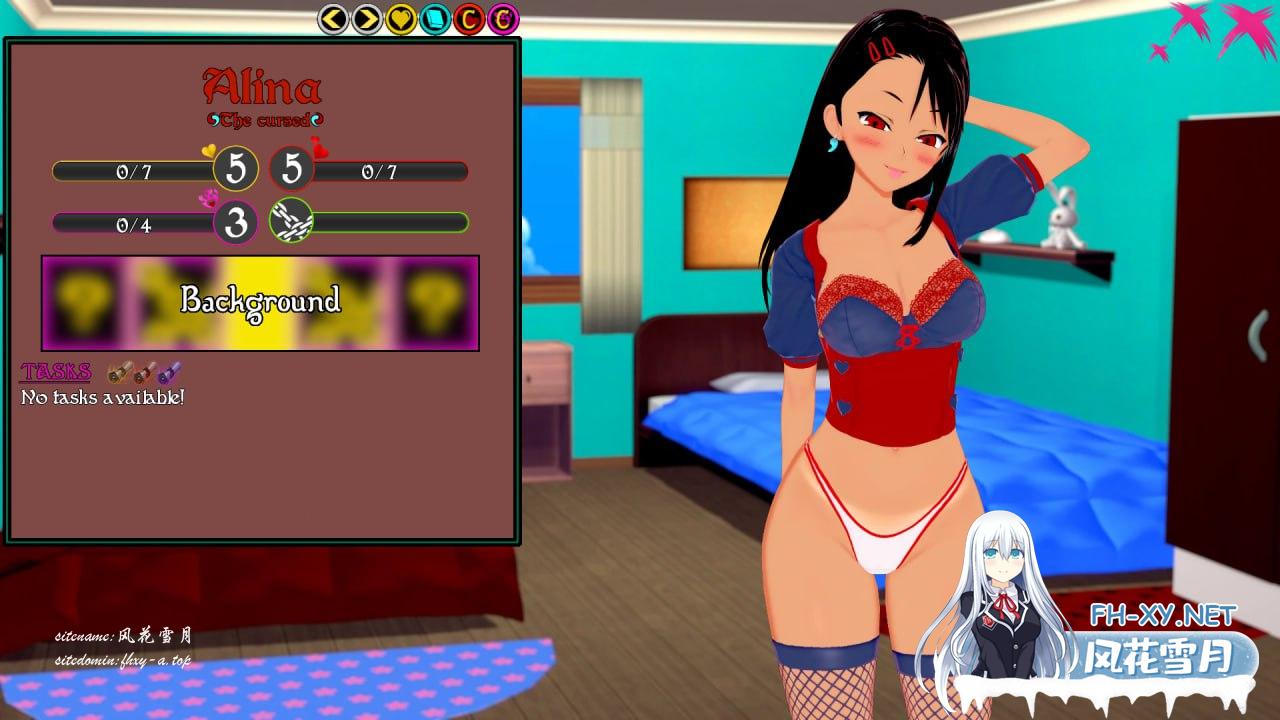Click the TASKS heading

tap(56, 372)
